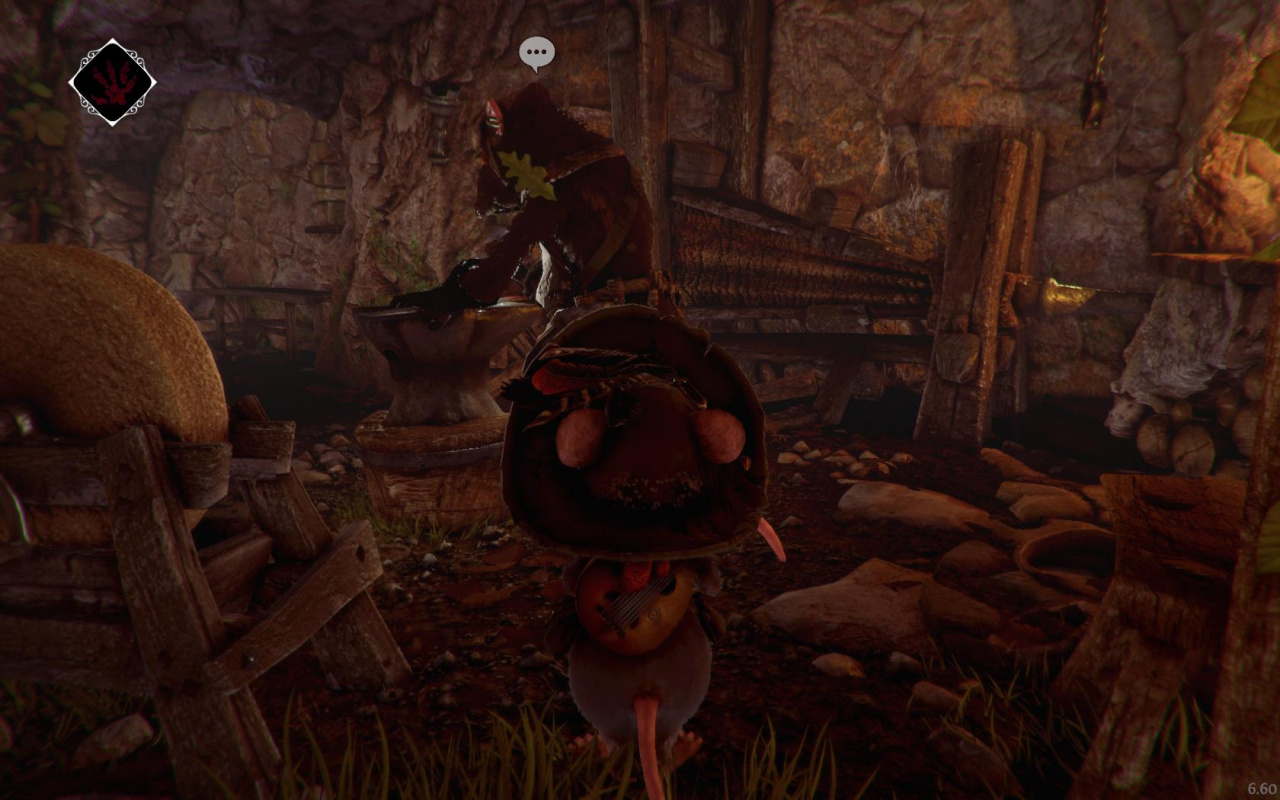
Task: Click the red handprint emblem icon
Action: (112, 82)
